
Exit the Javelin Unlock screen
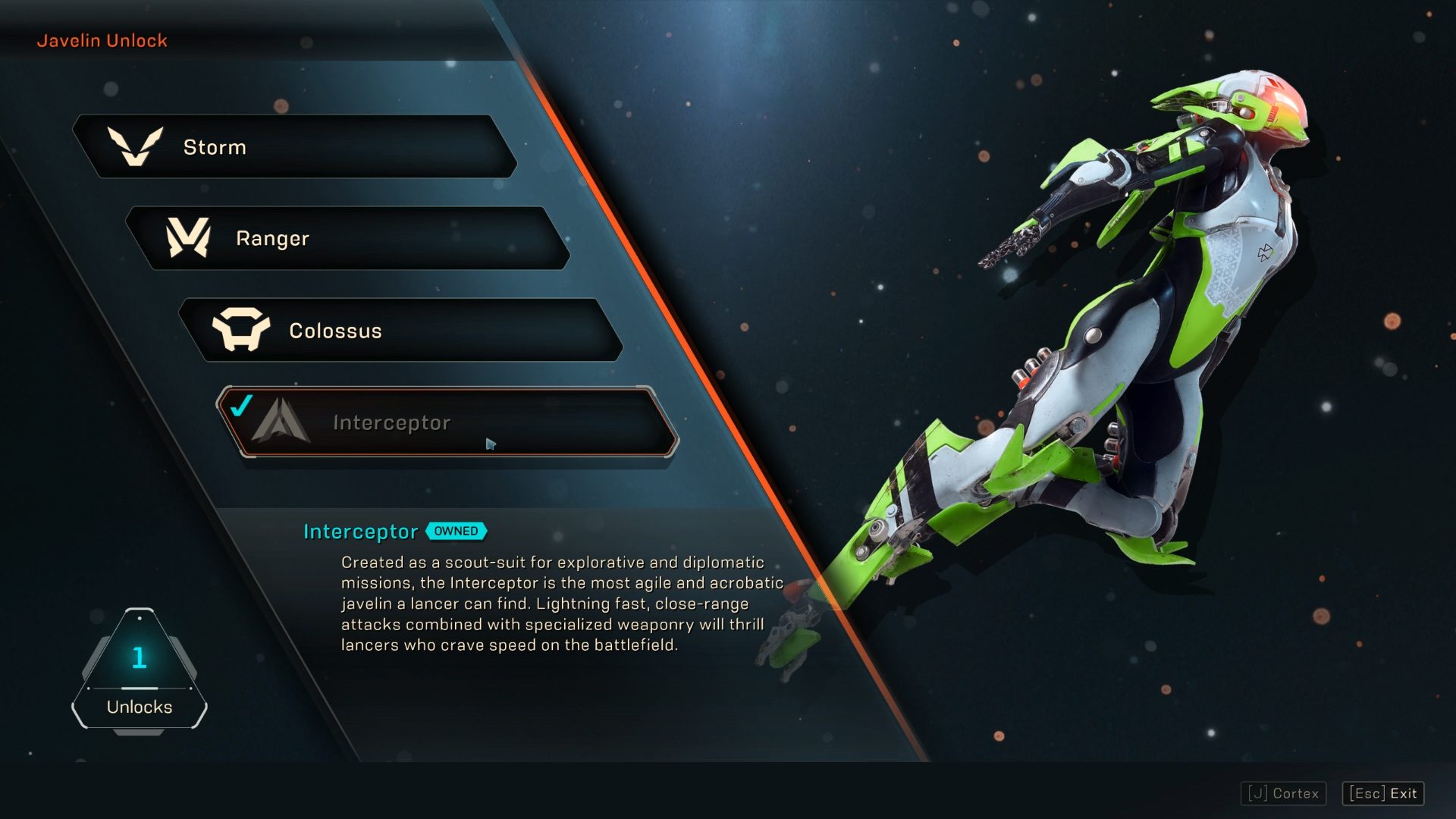[1382, 793]
